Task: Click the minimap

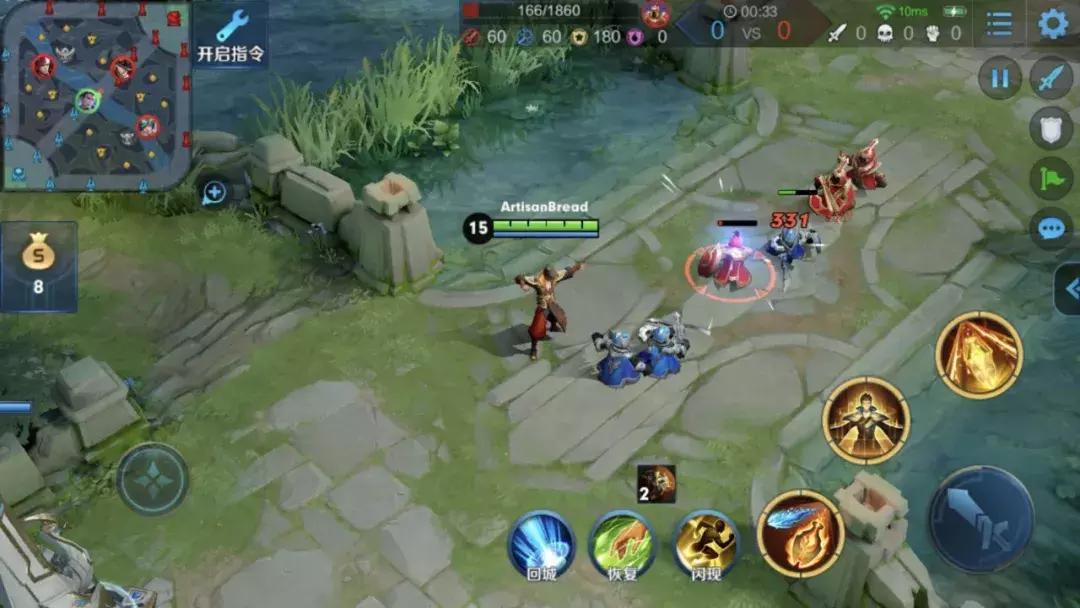Action: [x=95, y=95]
